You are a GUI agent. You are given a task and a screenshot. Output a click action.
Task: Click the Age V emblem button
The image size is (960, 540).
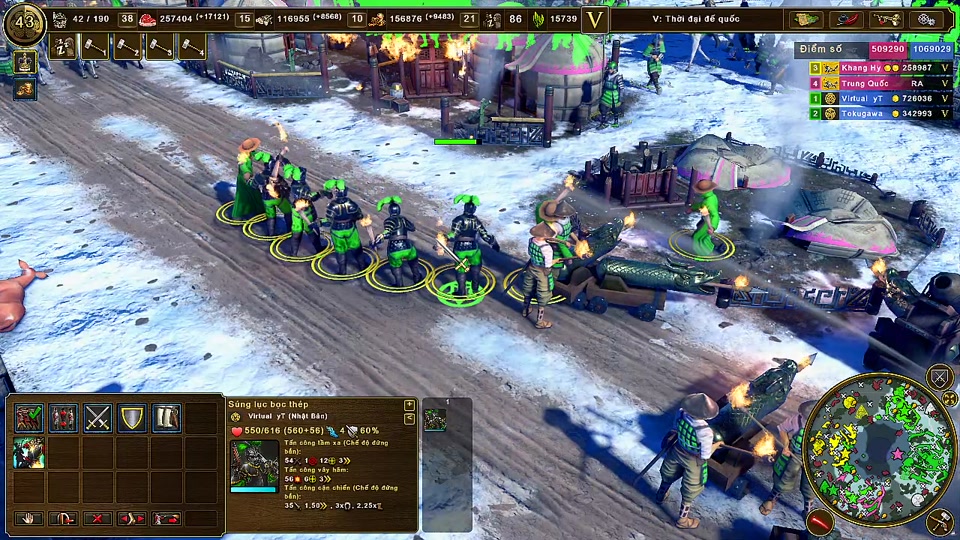pos(595,19)
